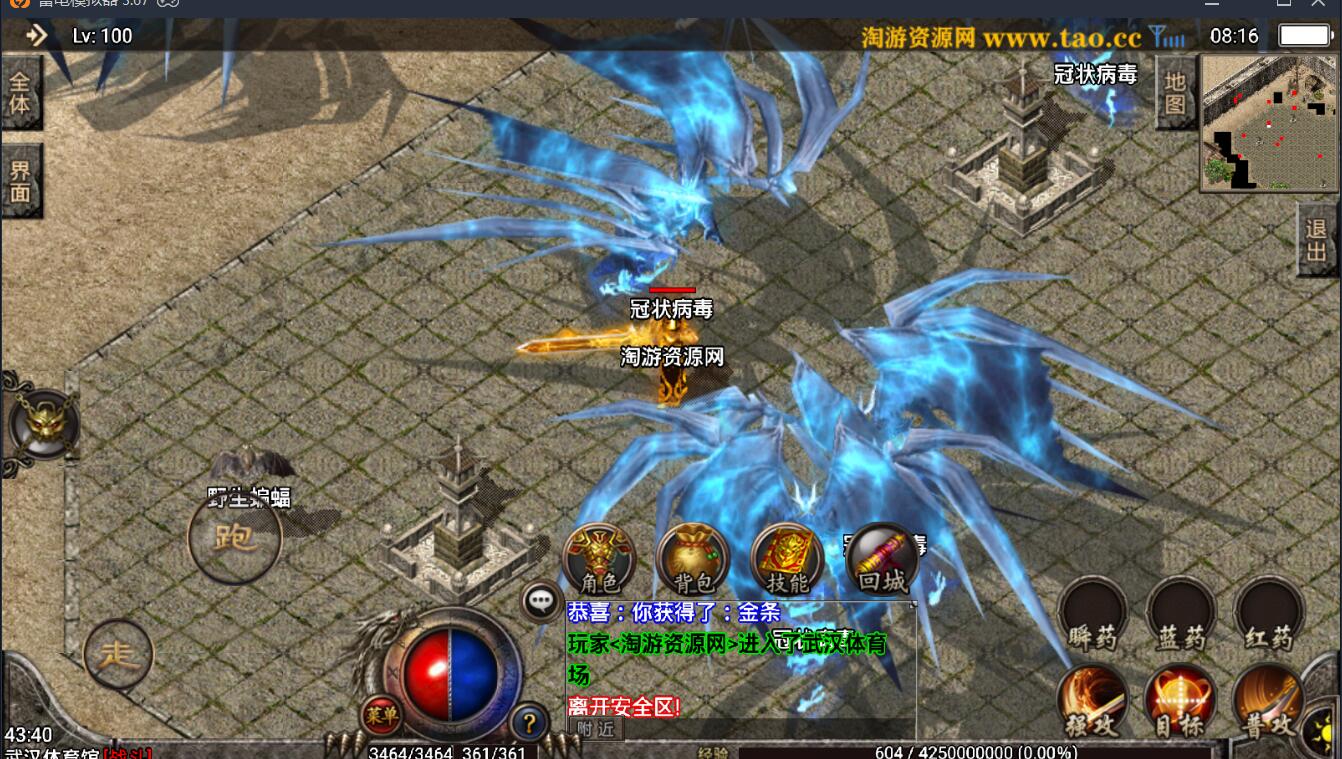Select the 全体 side button
This screenshot has height=759, width=1342.
pos(20,94)
